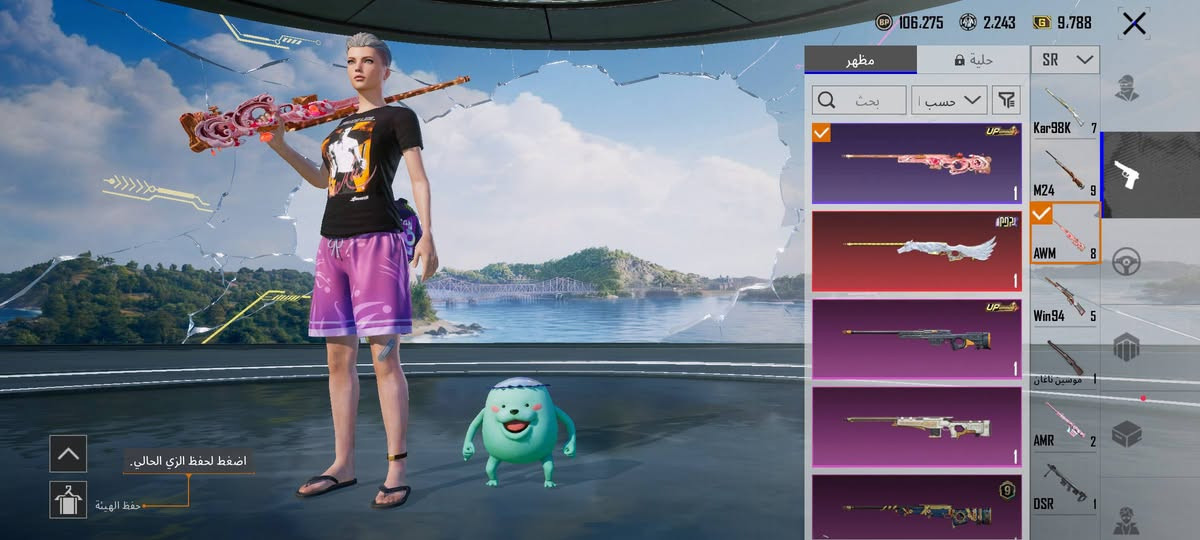Select Kar98K in the weapon list
1200x540 pixels.
tap(1065, 112)
